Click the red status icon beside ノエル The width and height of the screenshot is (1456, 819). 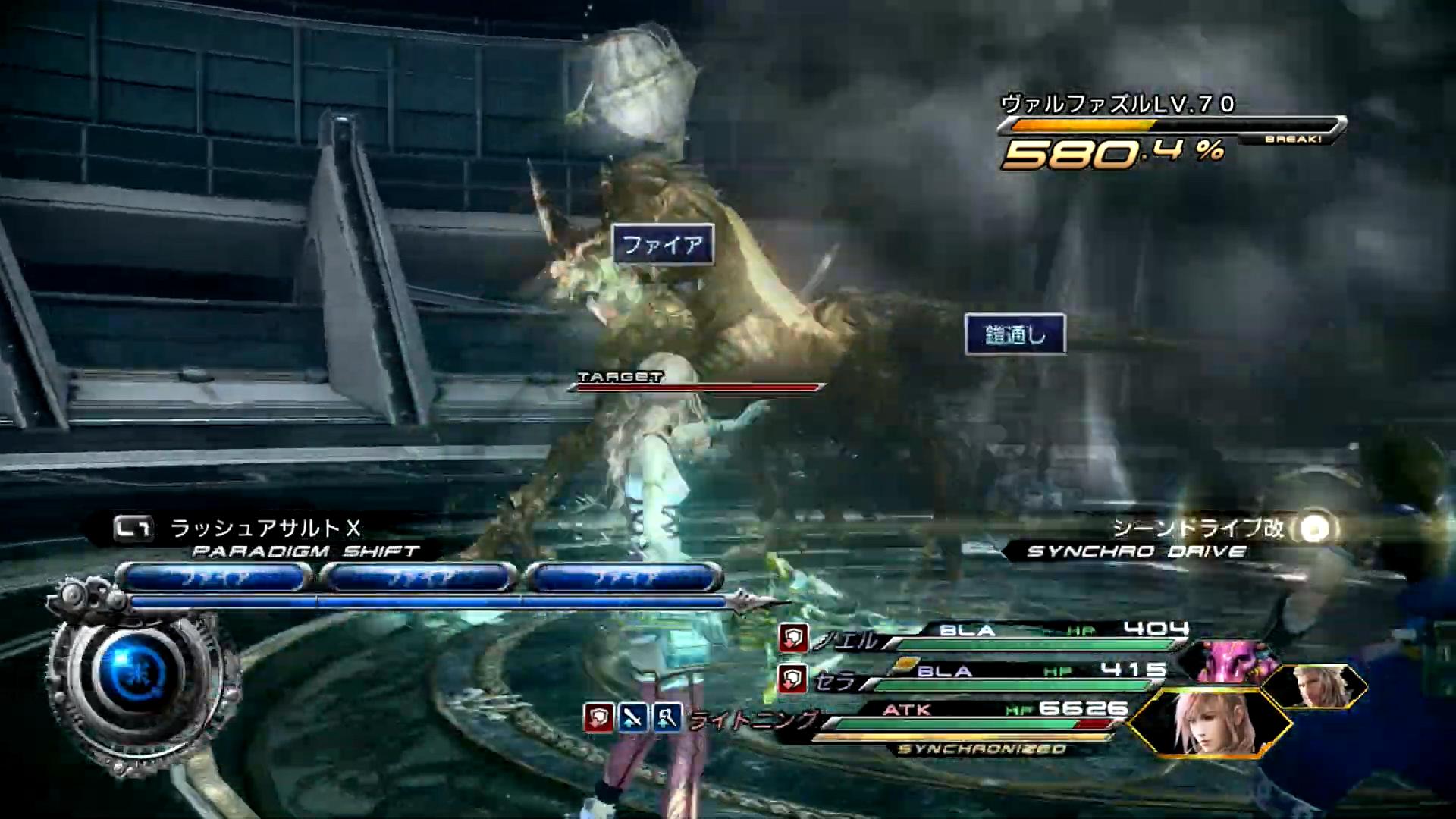point(792,638)
